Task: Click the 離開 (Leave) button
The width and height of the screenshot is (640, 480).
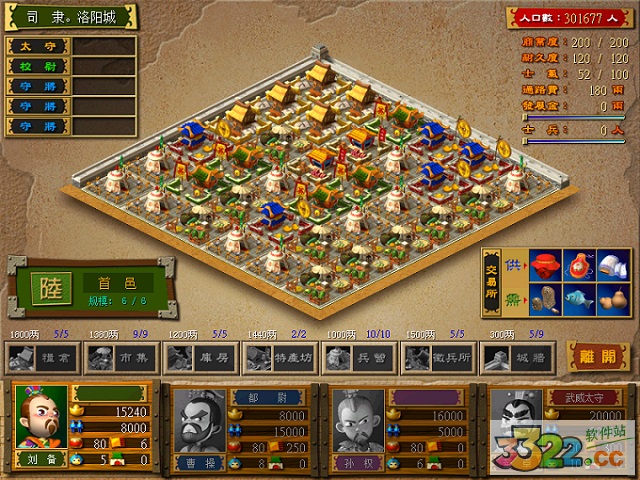Action: pos(600,355)
